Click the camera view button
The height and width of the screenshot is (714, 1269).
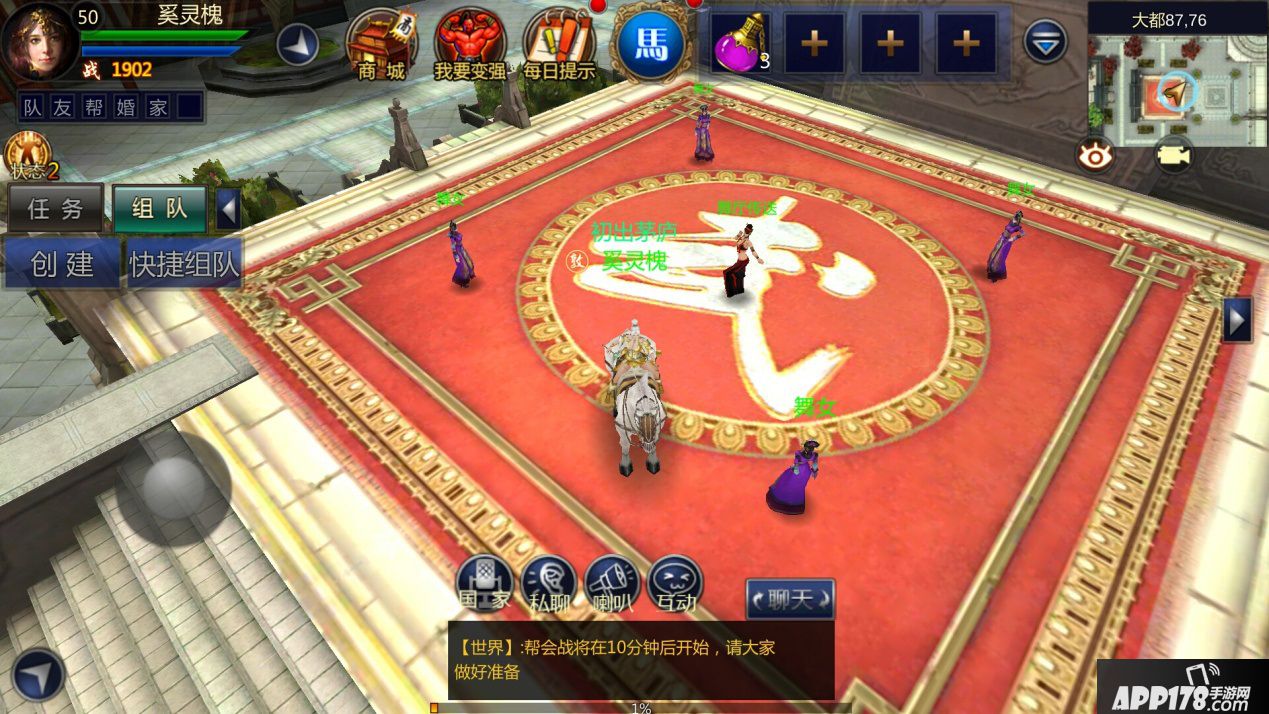(1173, 155)
